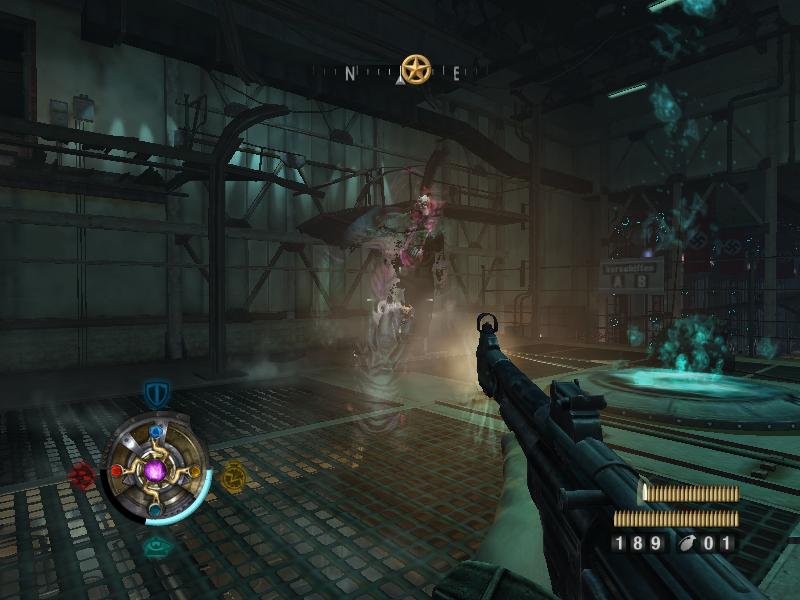Choose the yellow Mire slow-time power icon
800x600 pixels.
pyautogui.click(x=234, y=477)
